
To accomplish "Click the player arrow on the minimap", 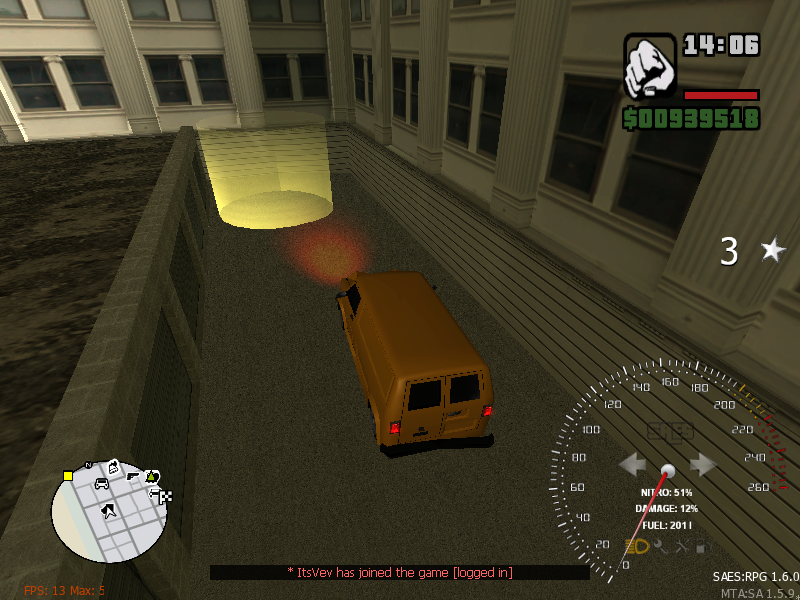I will click(x=108, y=511).
